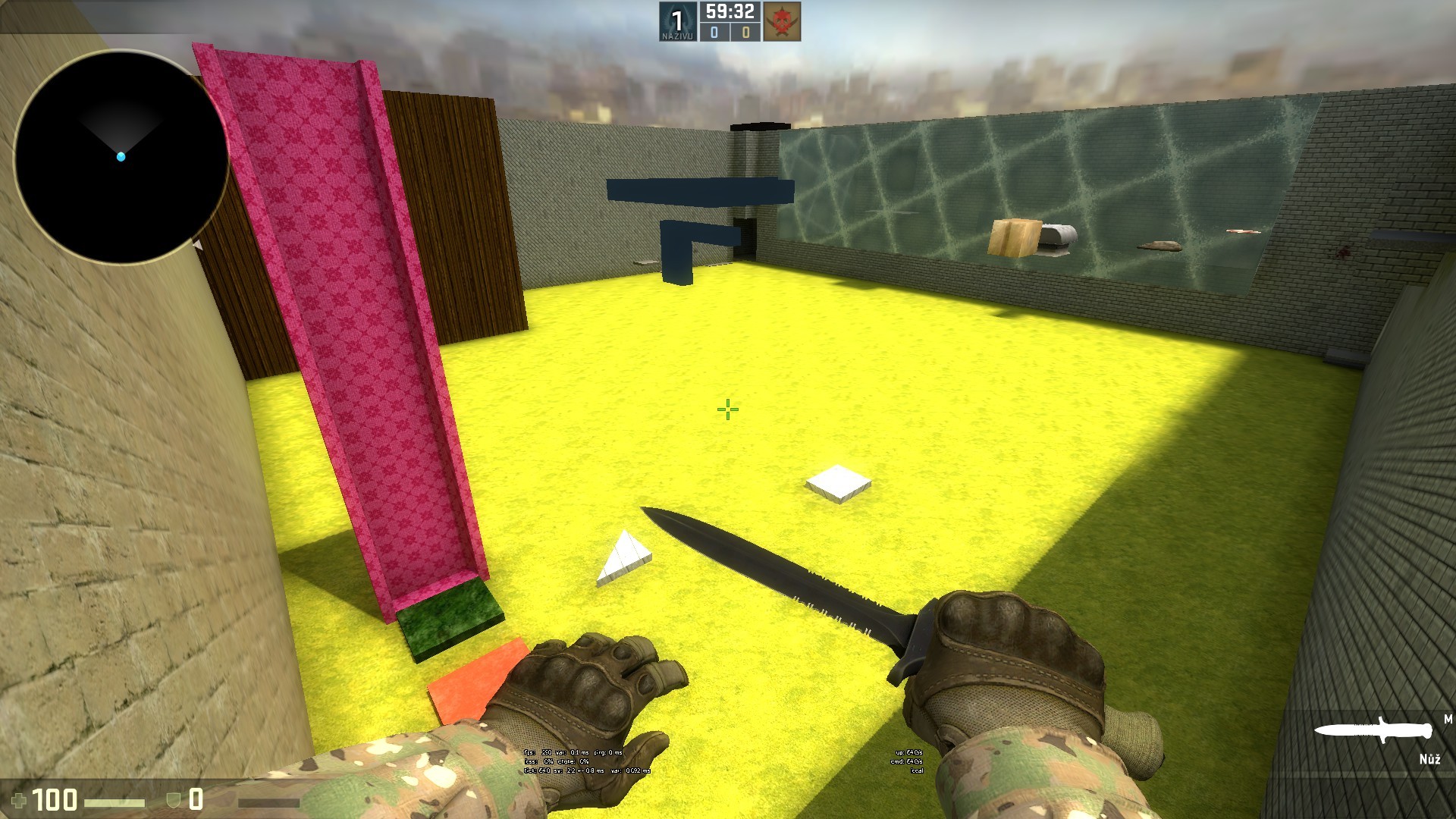
Task: Click the blue player dot on the radar
Action: tap(121, 155)
